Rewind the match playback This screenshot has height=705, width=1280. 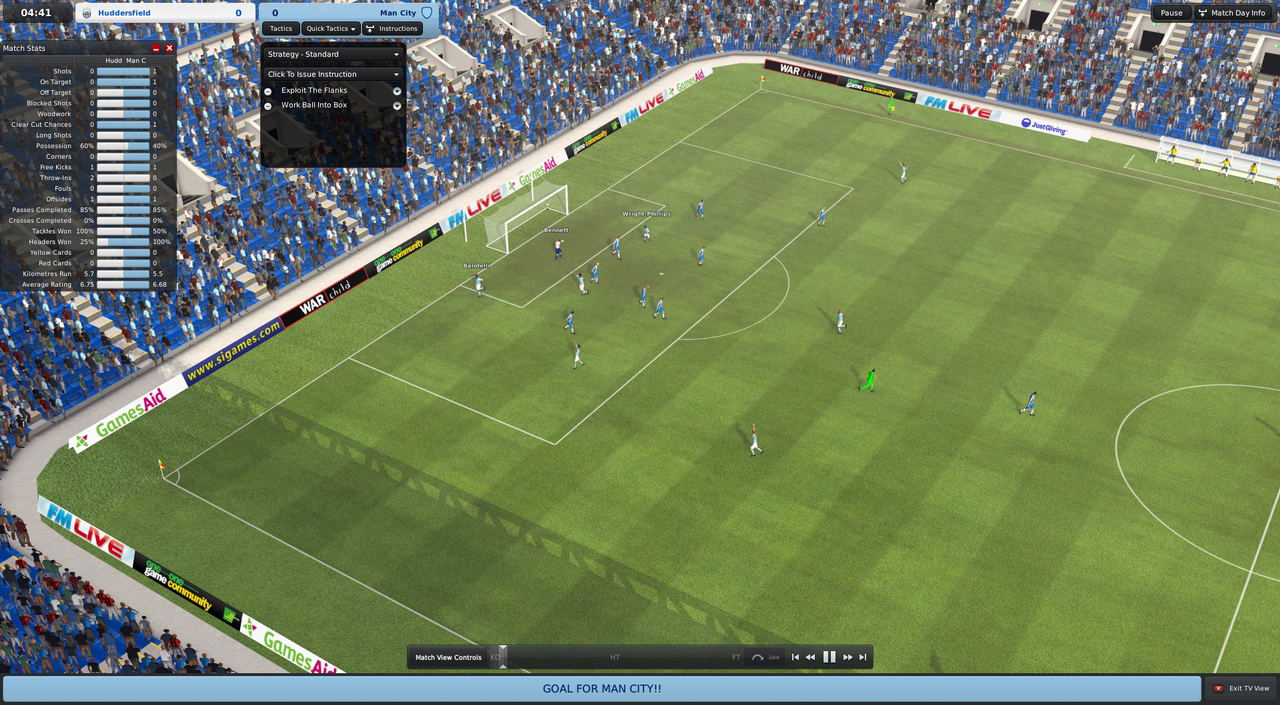[810, 657]
